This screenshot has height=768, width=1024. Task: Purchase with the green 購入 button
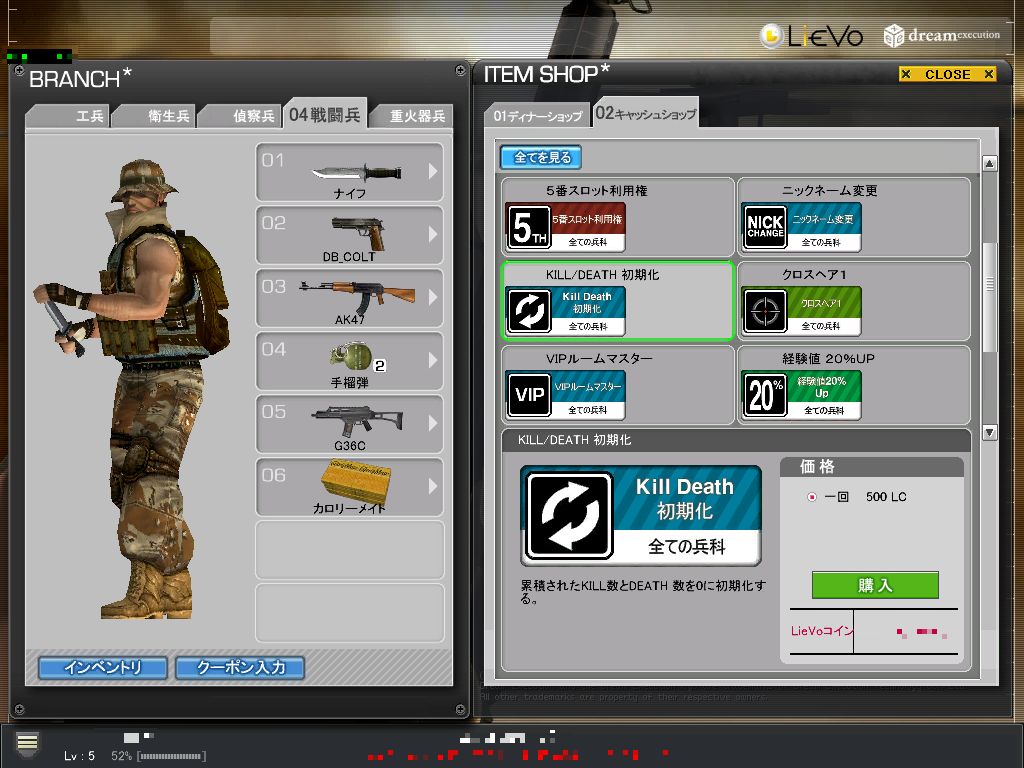tap(875, 585)
